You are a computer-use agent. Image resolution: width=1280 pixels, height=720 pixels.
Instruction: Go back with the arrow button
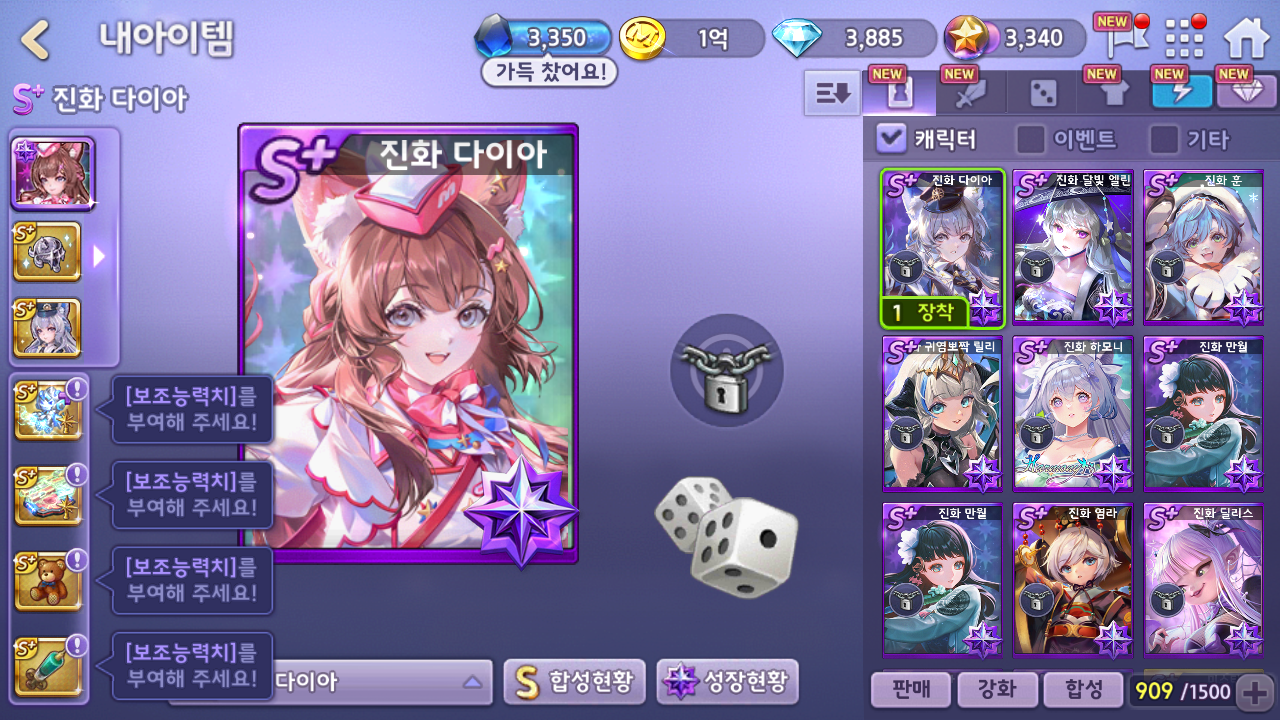[36, 39]
